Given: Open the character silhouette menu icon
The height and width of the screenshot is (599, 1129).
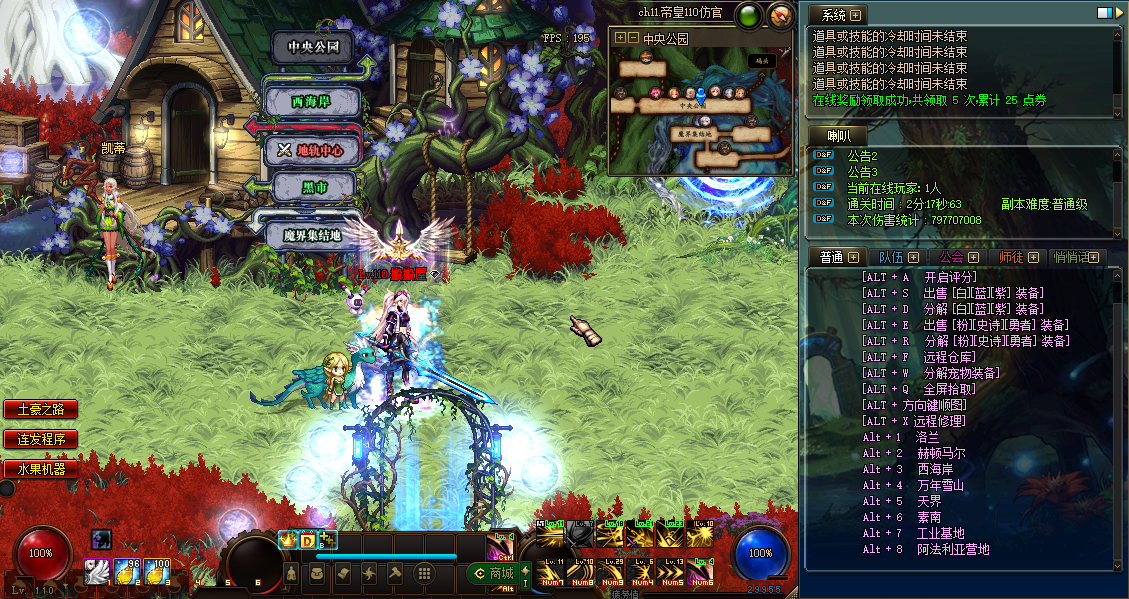Looking at the screenshot, I should (292, 573).
